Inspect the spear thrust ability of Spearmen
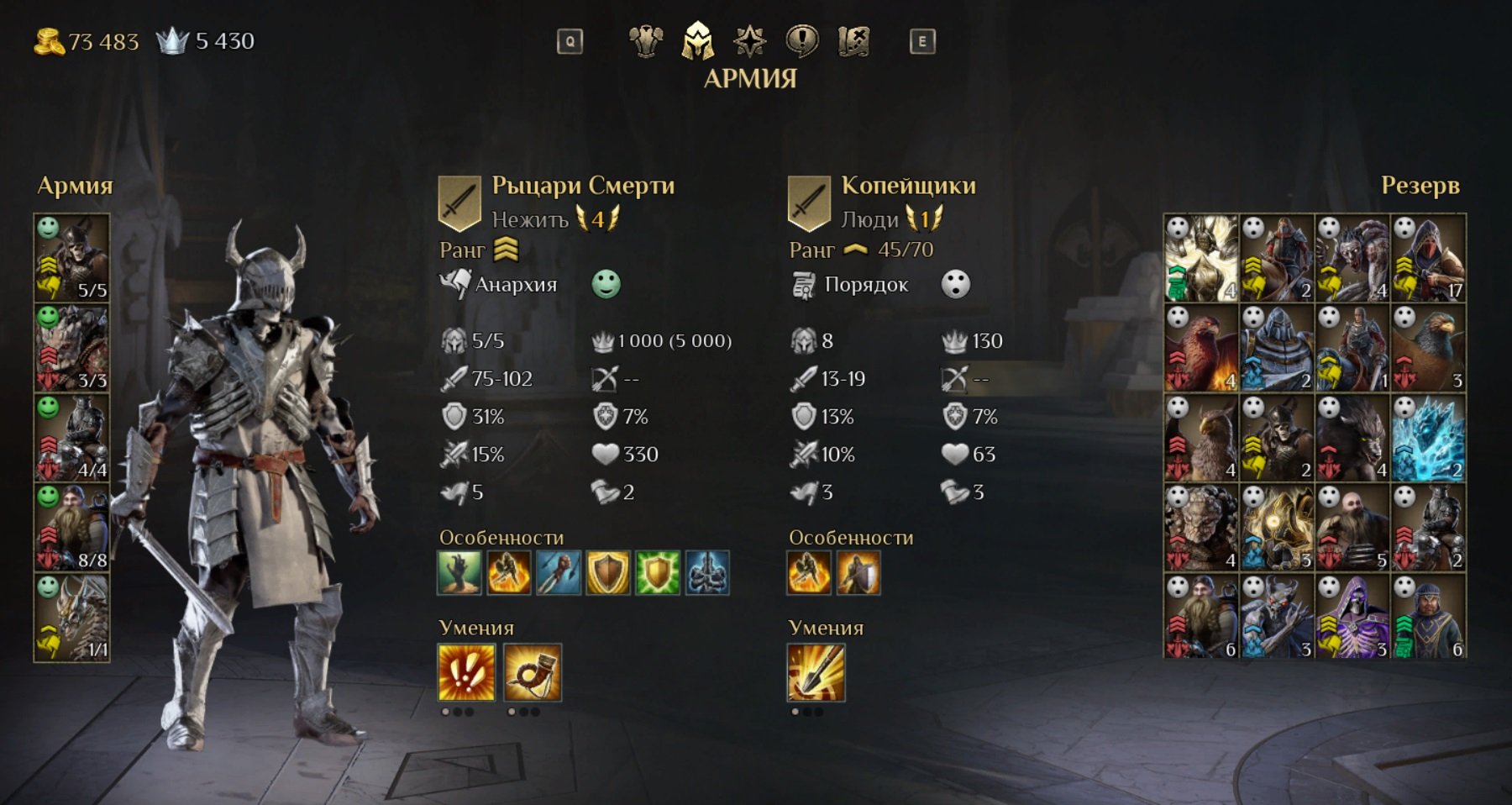This screenshot has height=805, width=1512. 816,672
